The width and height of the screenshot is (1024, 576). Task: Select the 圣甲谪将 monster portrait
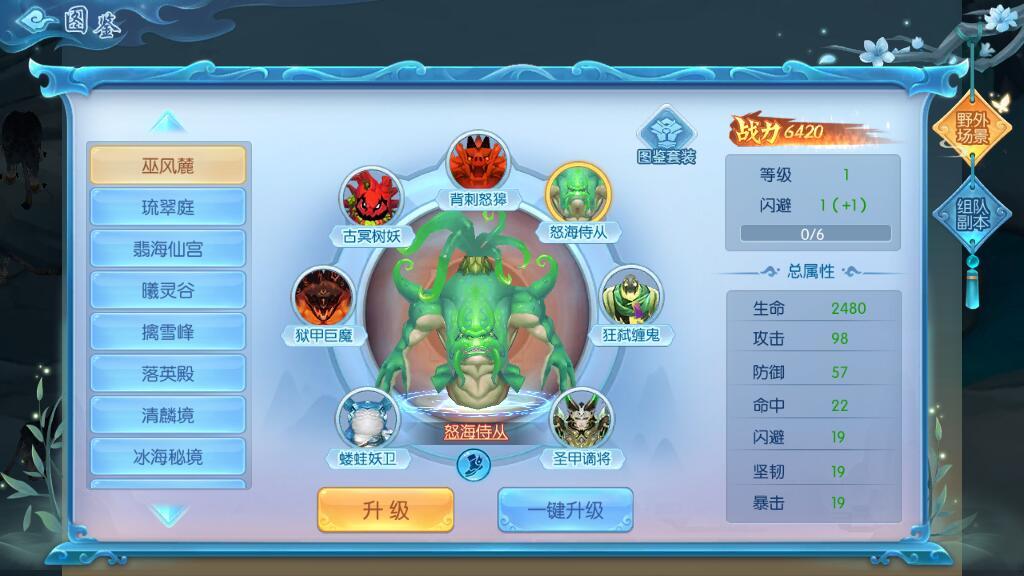(581, 419)
